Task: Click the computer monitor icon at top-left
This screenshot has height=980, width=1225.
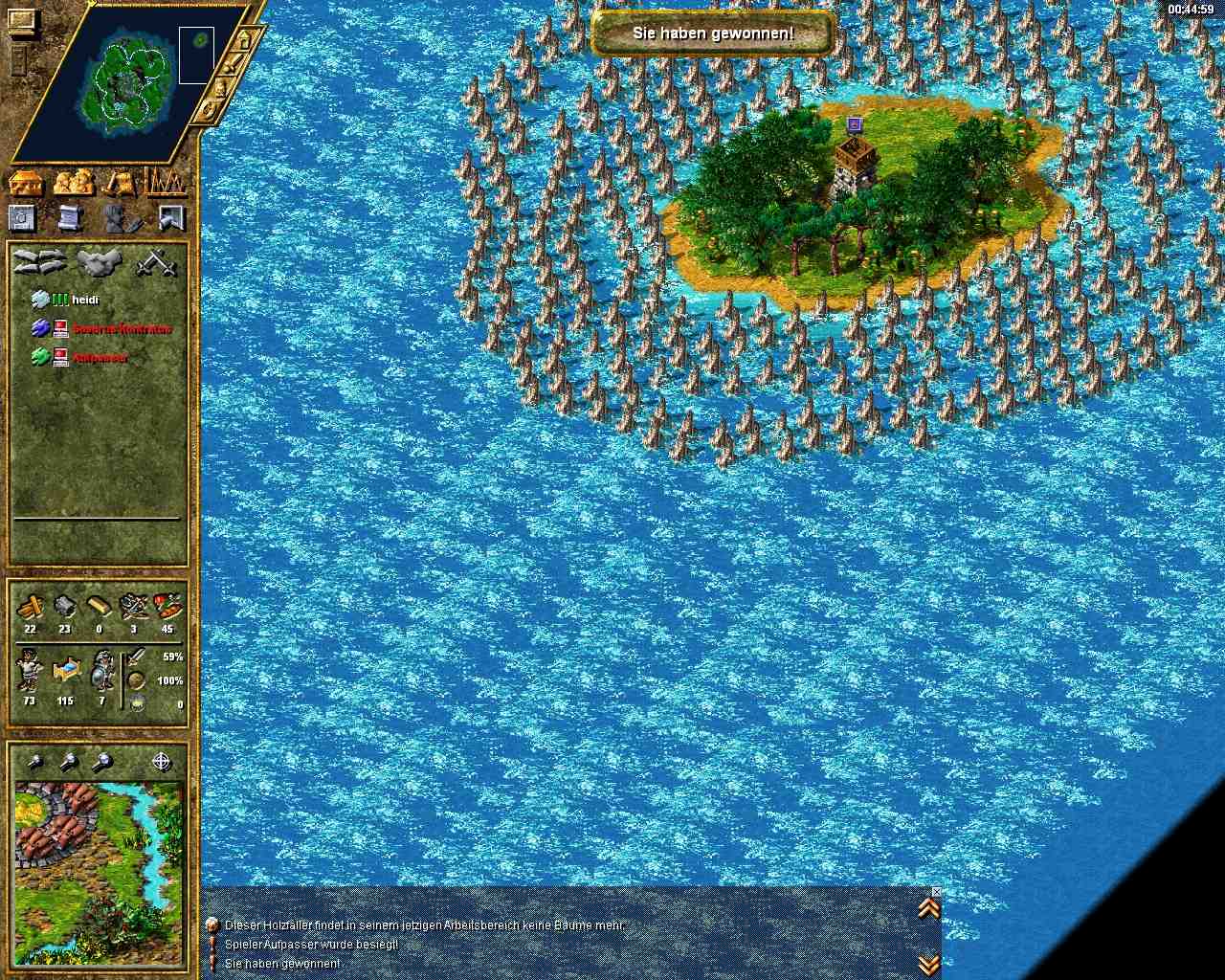Action: pos(21,21)
